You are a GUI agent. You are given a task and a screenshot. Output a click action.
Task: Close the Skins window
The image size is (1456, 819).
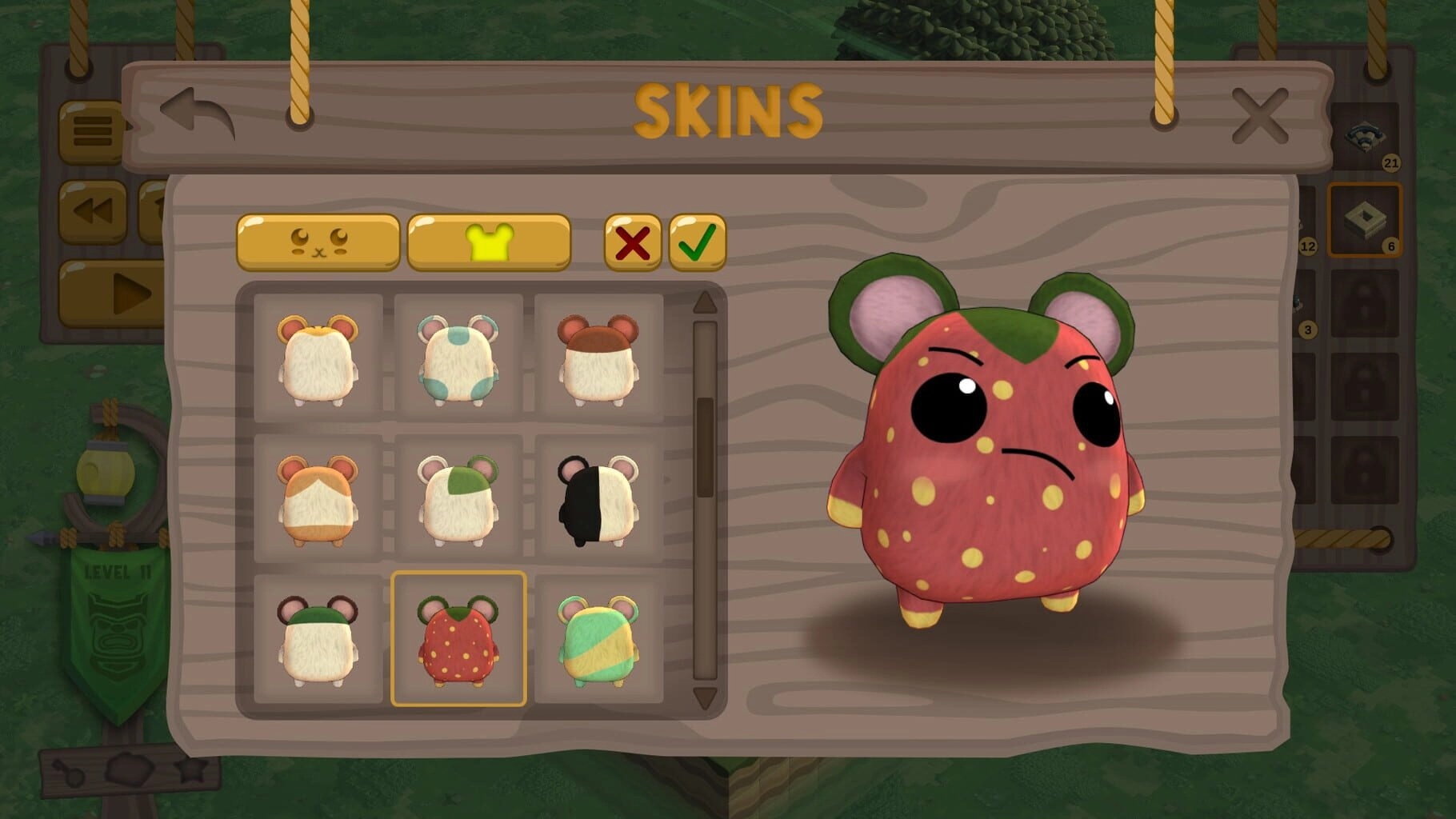[1259, 117]
